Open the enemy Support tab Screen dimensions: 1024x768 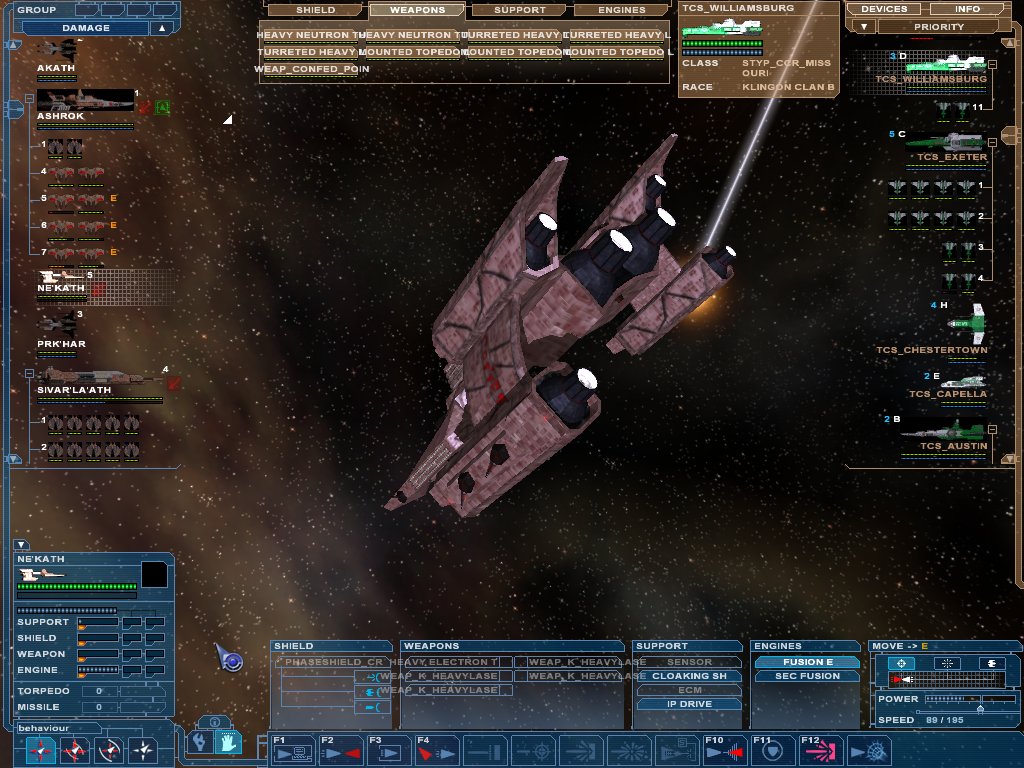[x=520, y=10]
